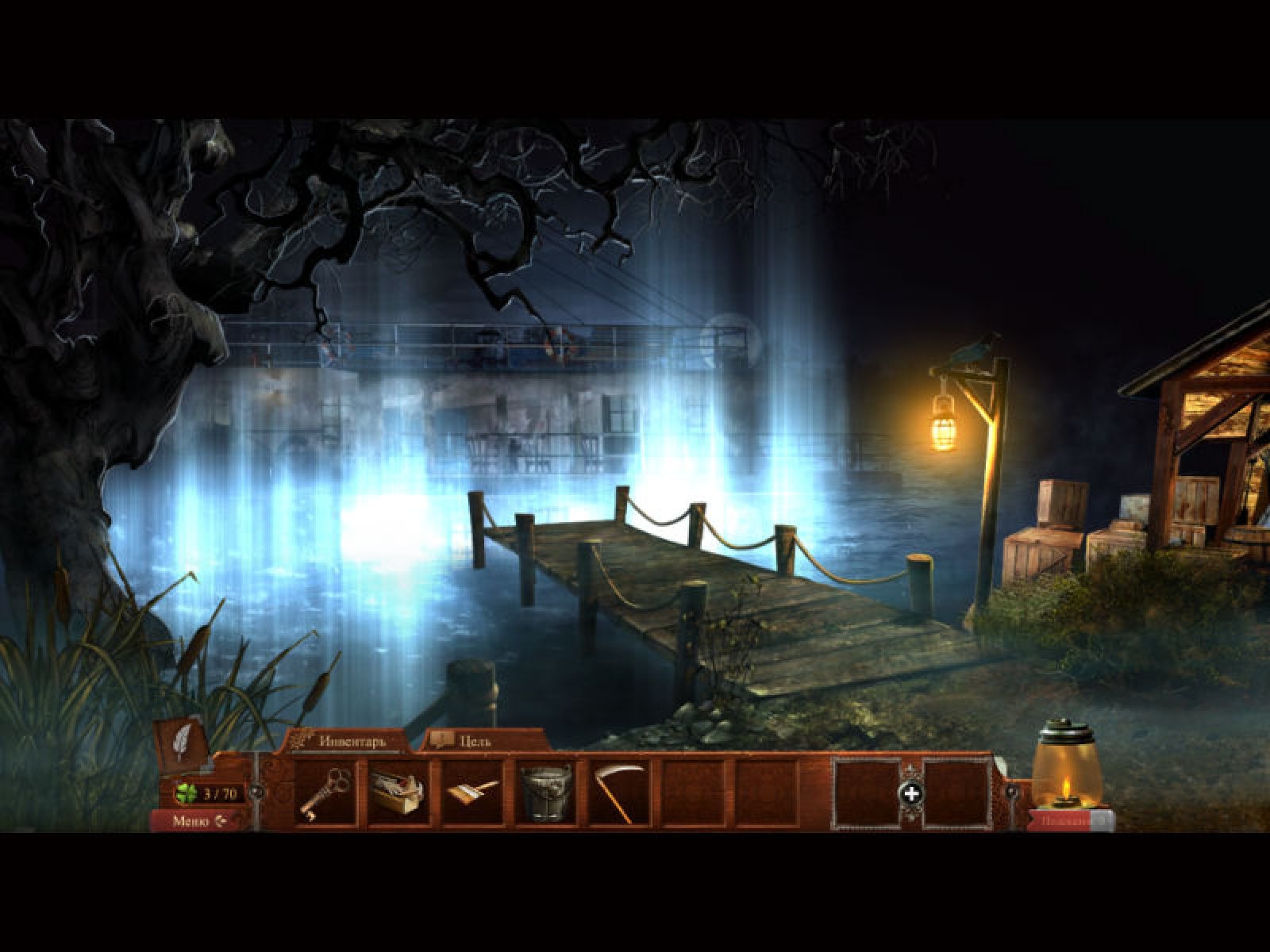Select the scythe inventory item

(x=619, y=791)
